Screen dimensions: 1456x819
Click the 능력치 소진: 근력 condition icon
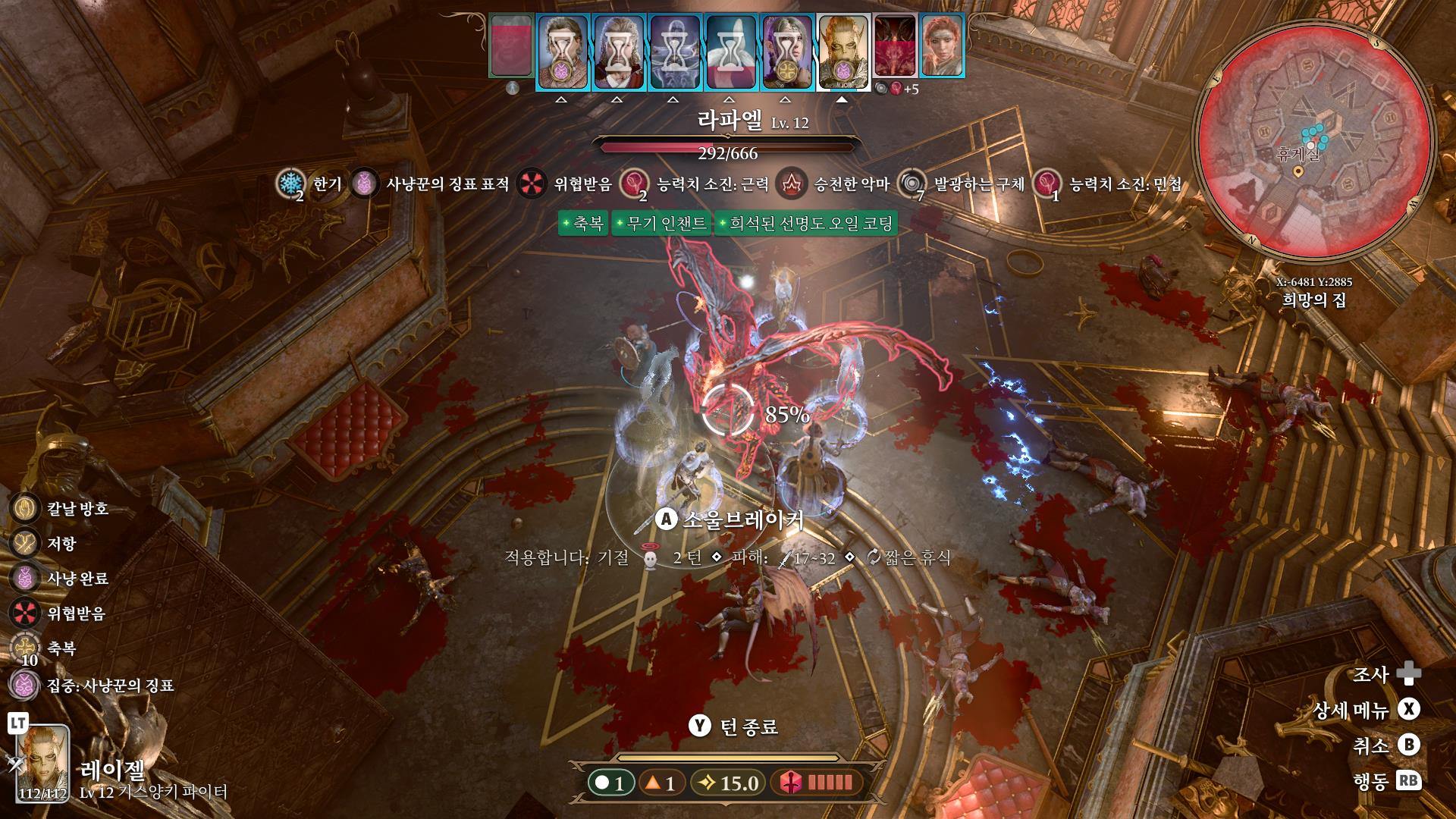click(x=633, y=184)
